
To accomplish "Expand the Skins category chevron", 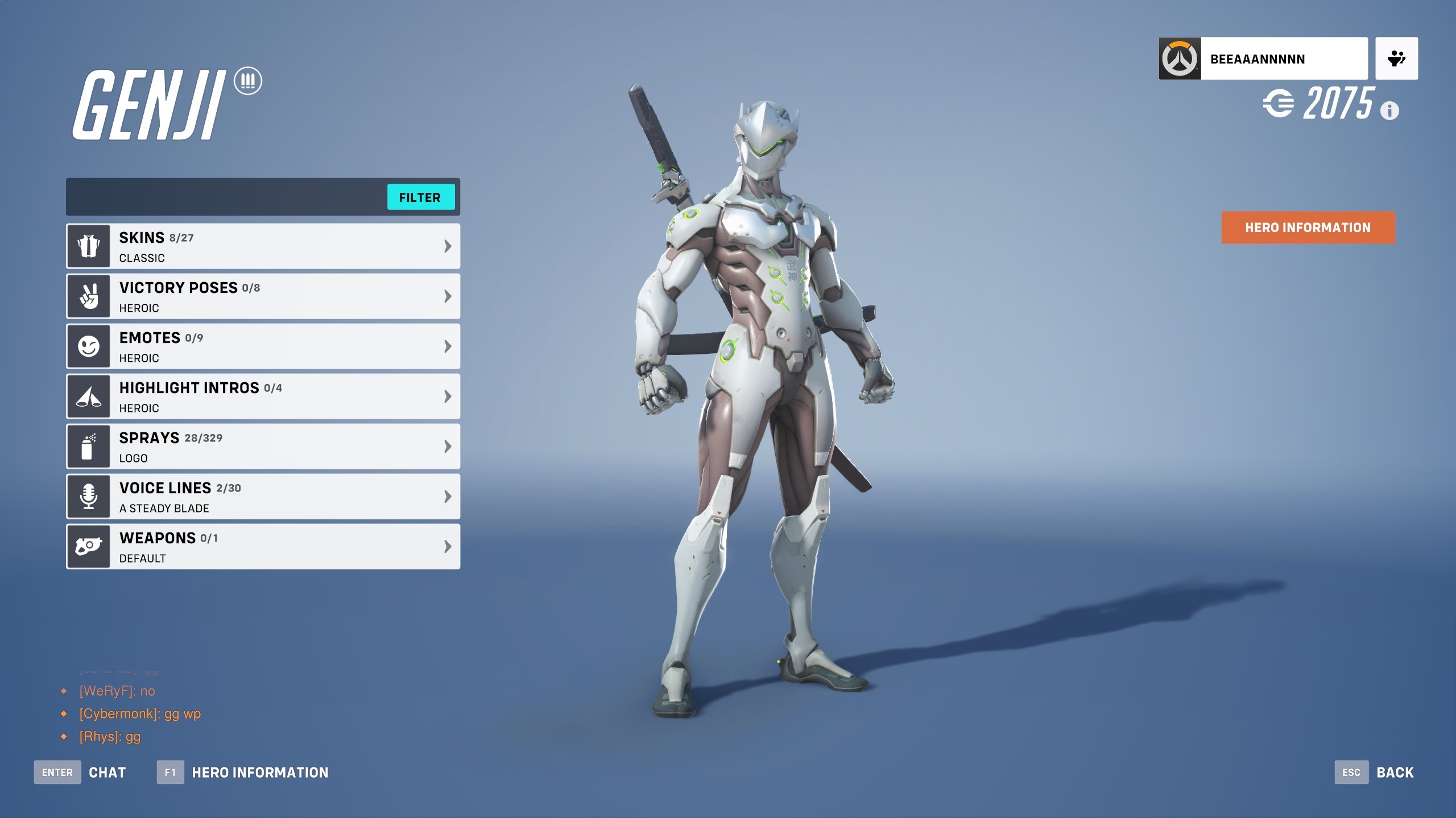I will click(x=446, y=246).
